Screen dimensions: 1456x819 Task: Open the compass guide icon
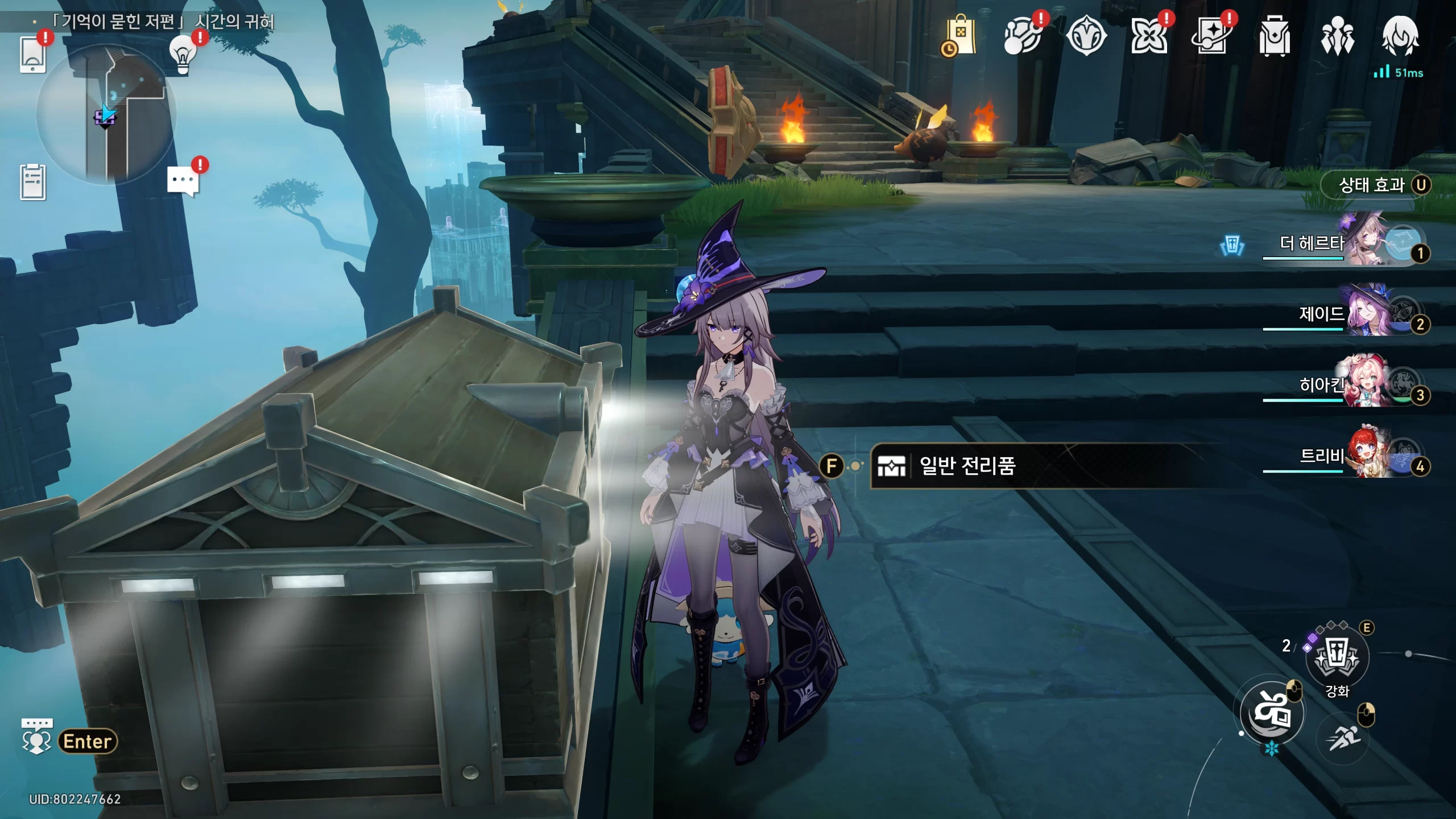1086,36
